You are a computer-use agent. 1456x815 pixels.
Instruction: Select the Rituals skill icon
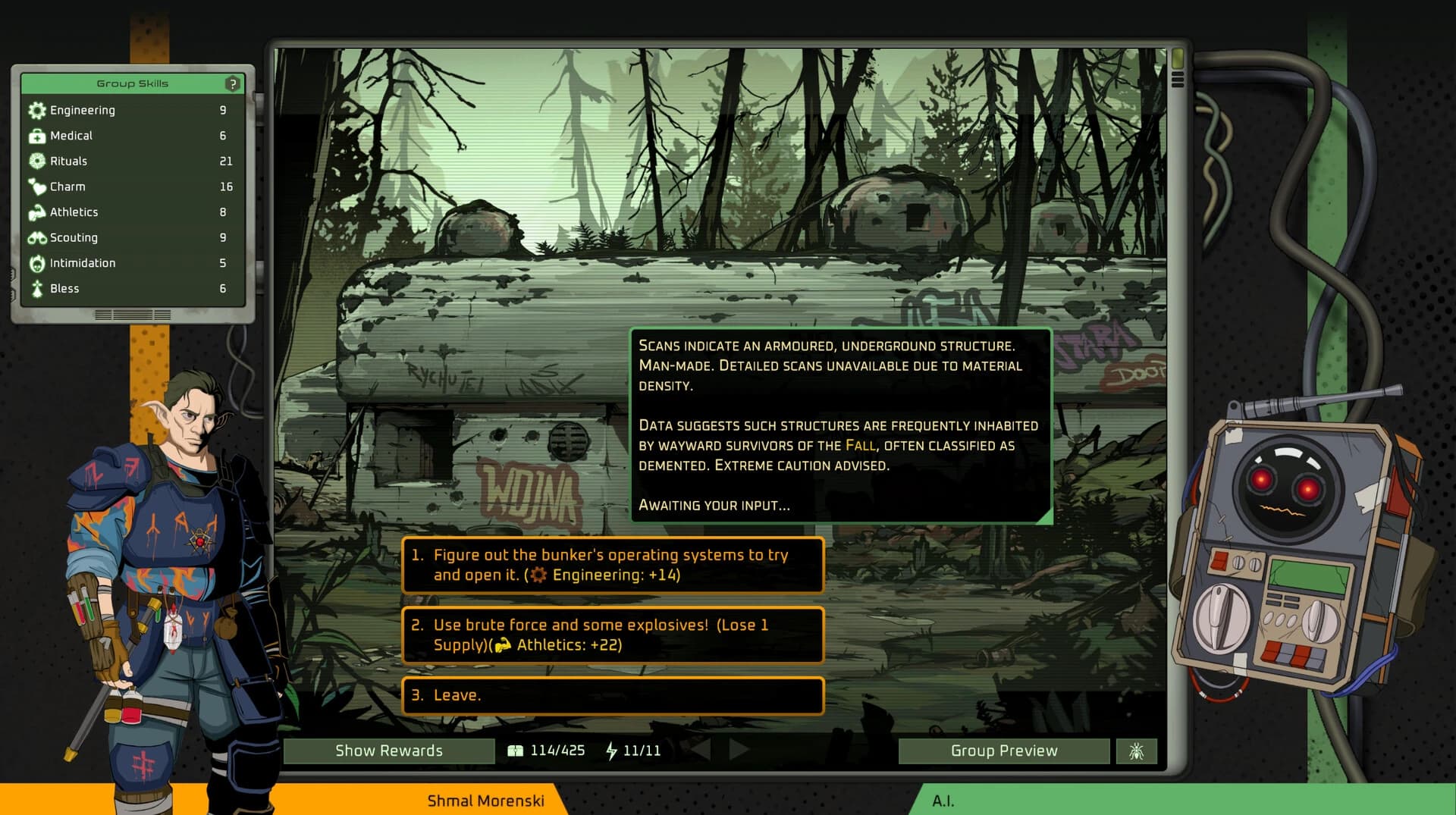pos(36,161)
